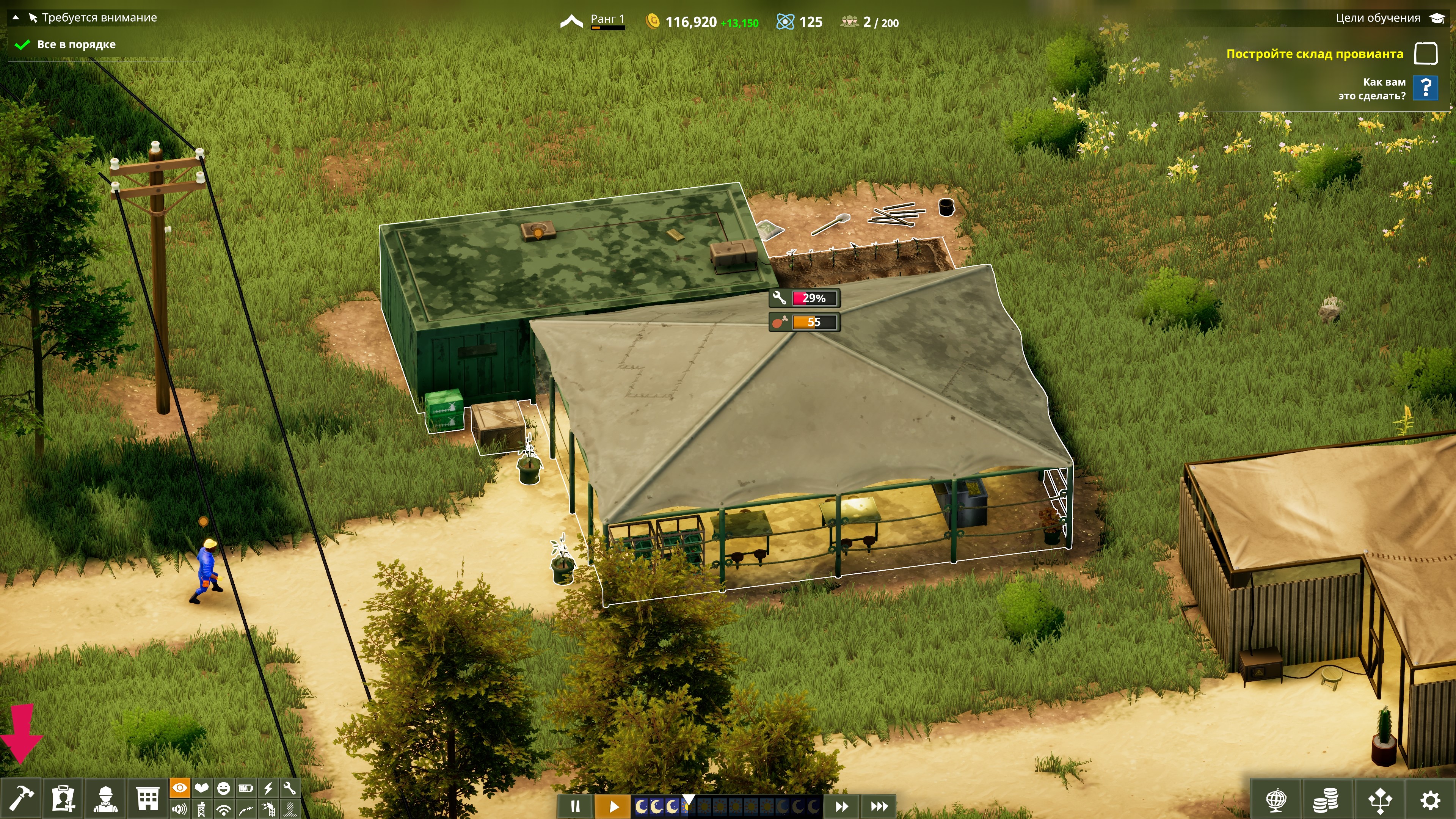Show the lightning bolt power overlay
This screenshot has height=819, width=1456.
268,788
